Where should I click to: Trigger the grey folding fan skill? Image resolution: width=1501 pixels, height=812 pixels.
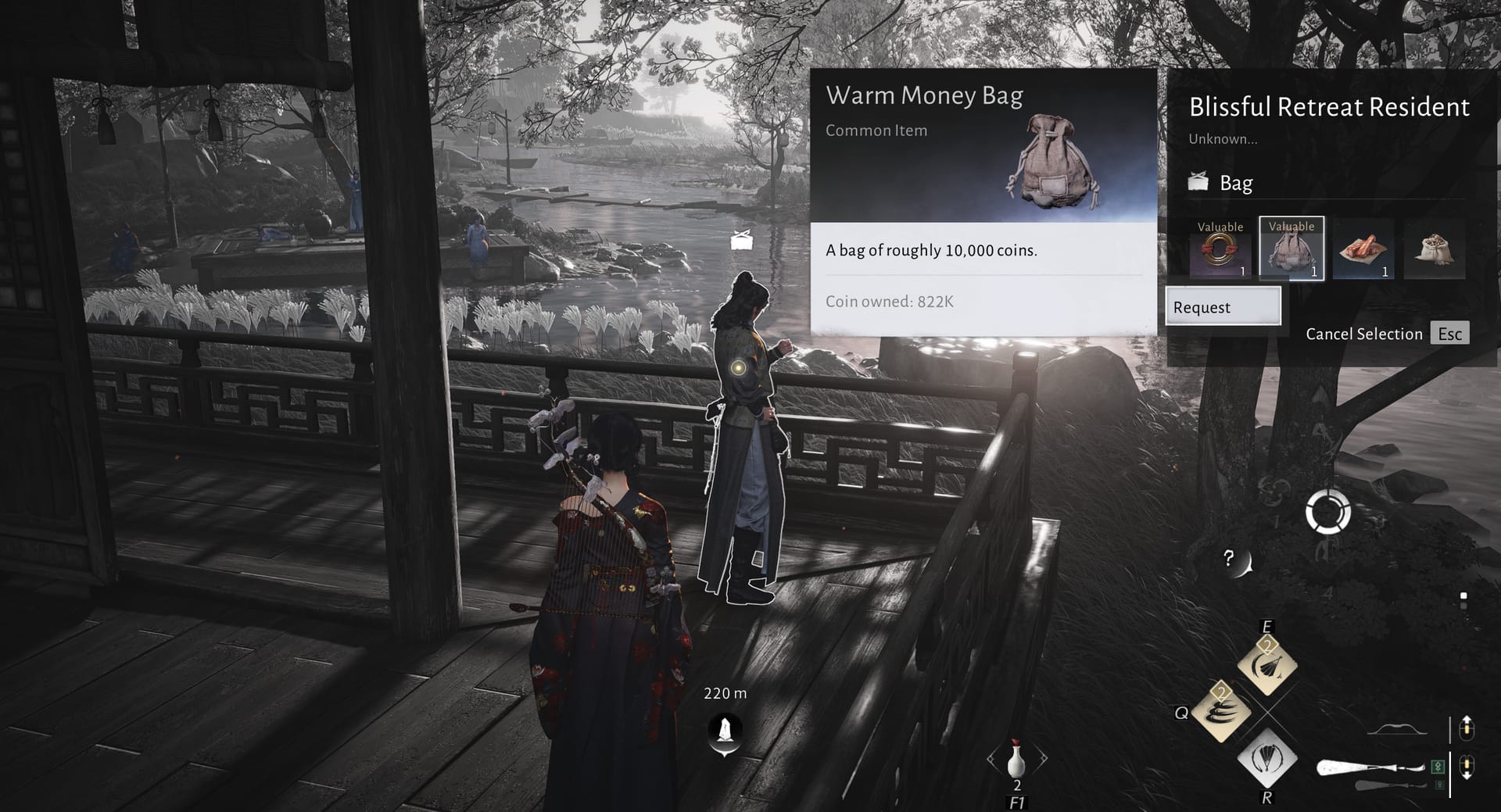pos(1266,757)
